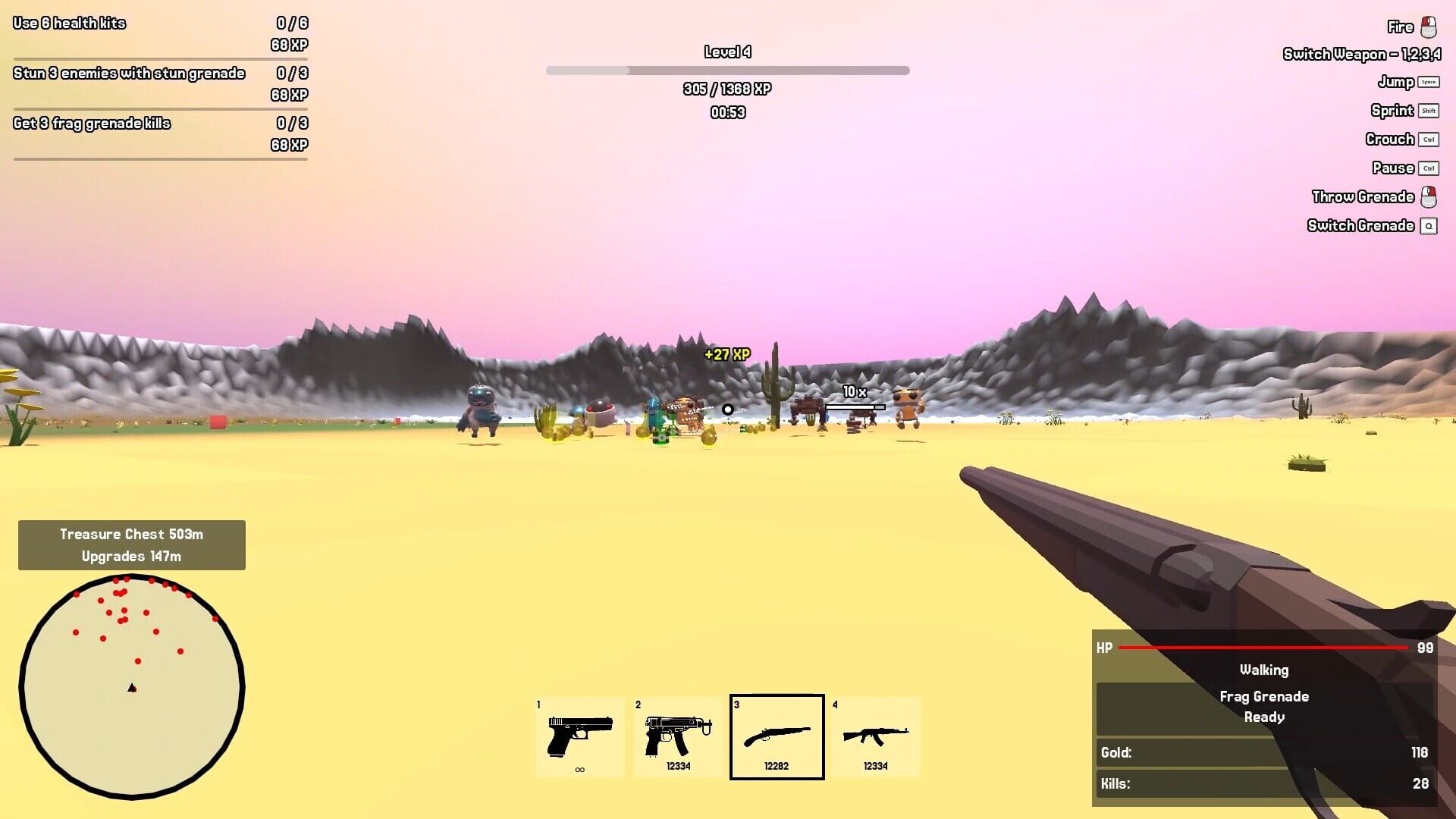Select the pistol in weapon slot 1
The height and width of the screenshot is (819, 1456).
(x=580, y=736)
